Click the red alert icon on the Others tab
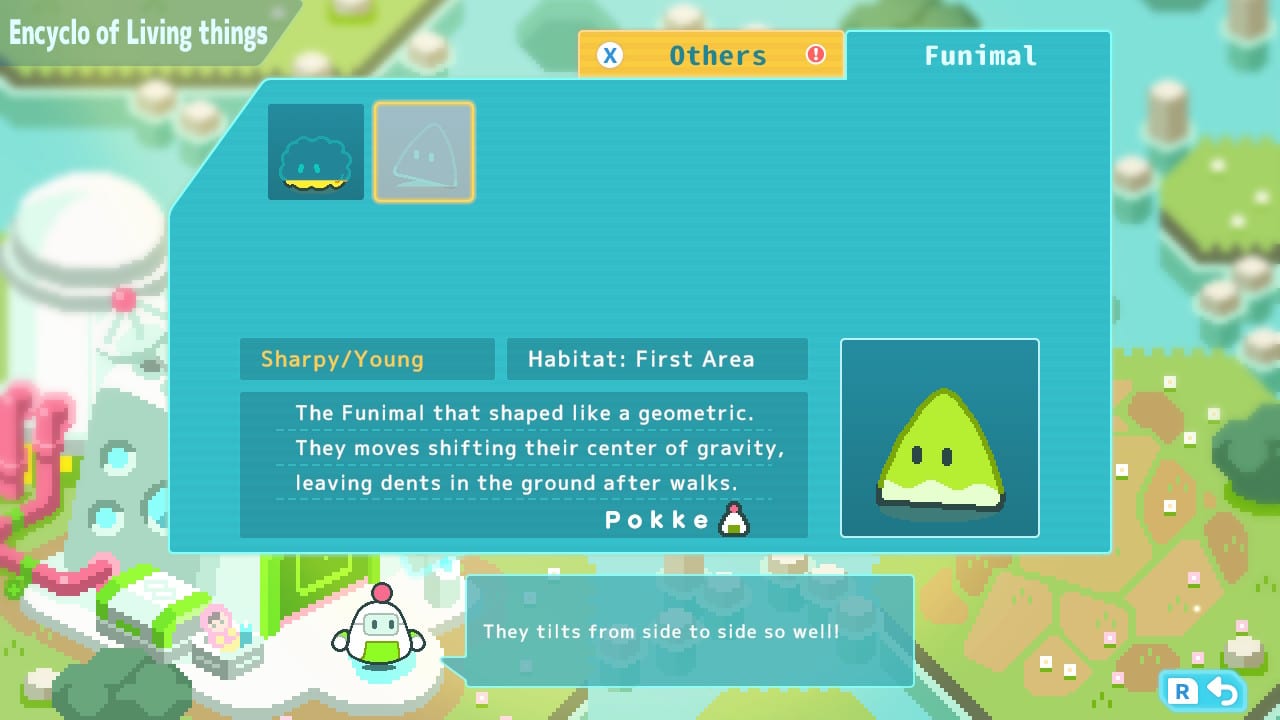 click(815, 55)
